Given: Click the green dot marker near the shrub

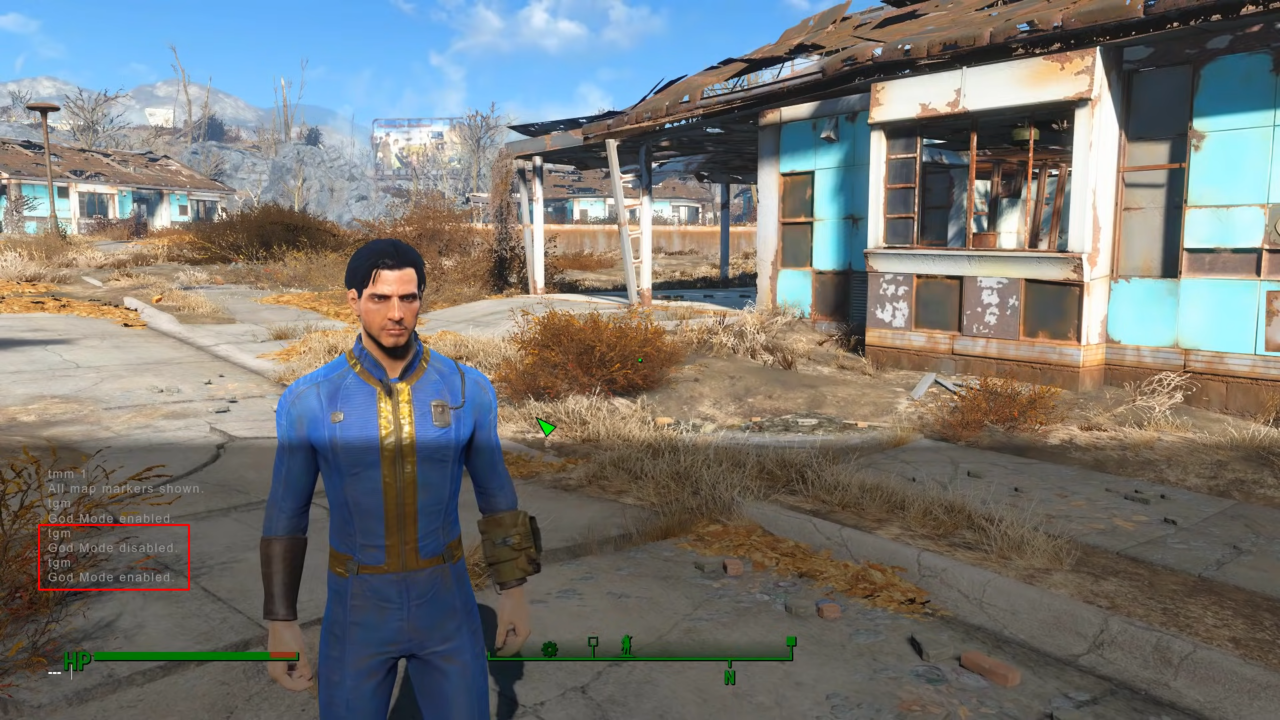Looking at the screenshot, I should [x=638, y=360].
